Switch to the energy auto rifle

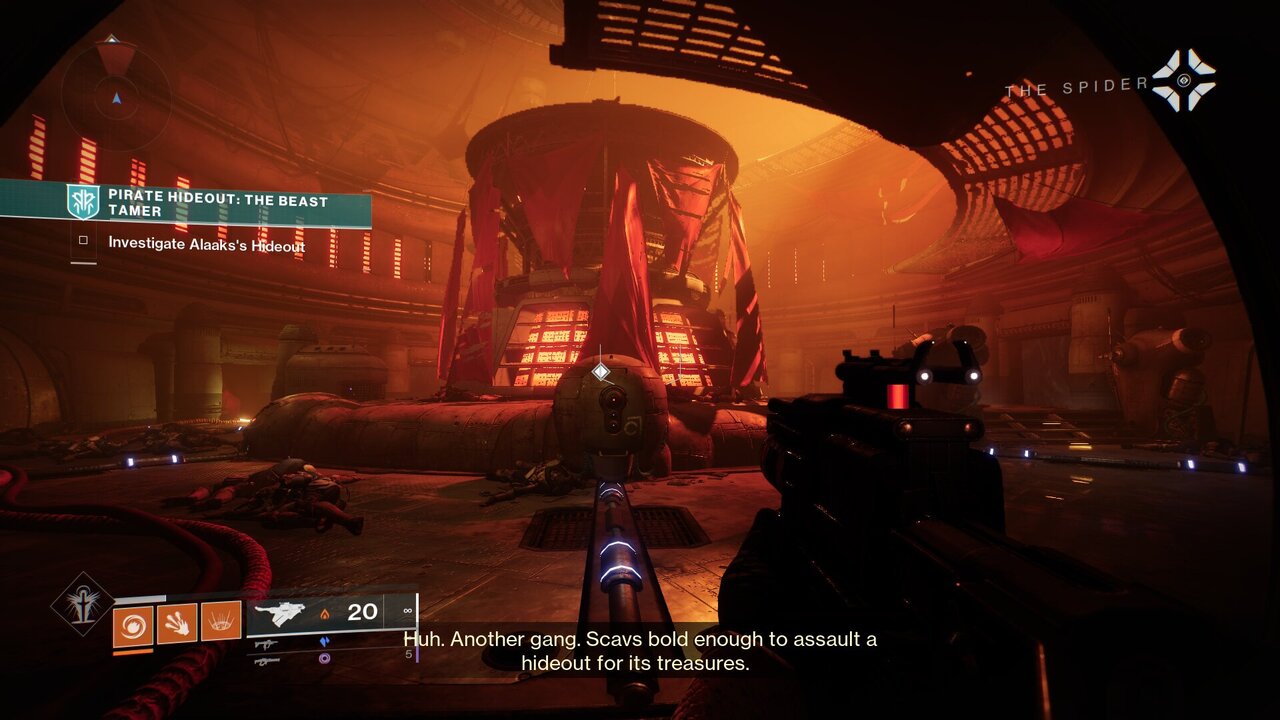point(264,645)
